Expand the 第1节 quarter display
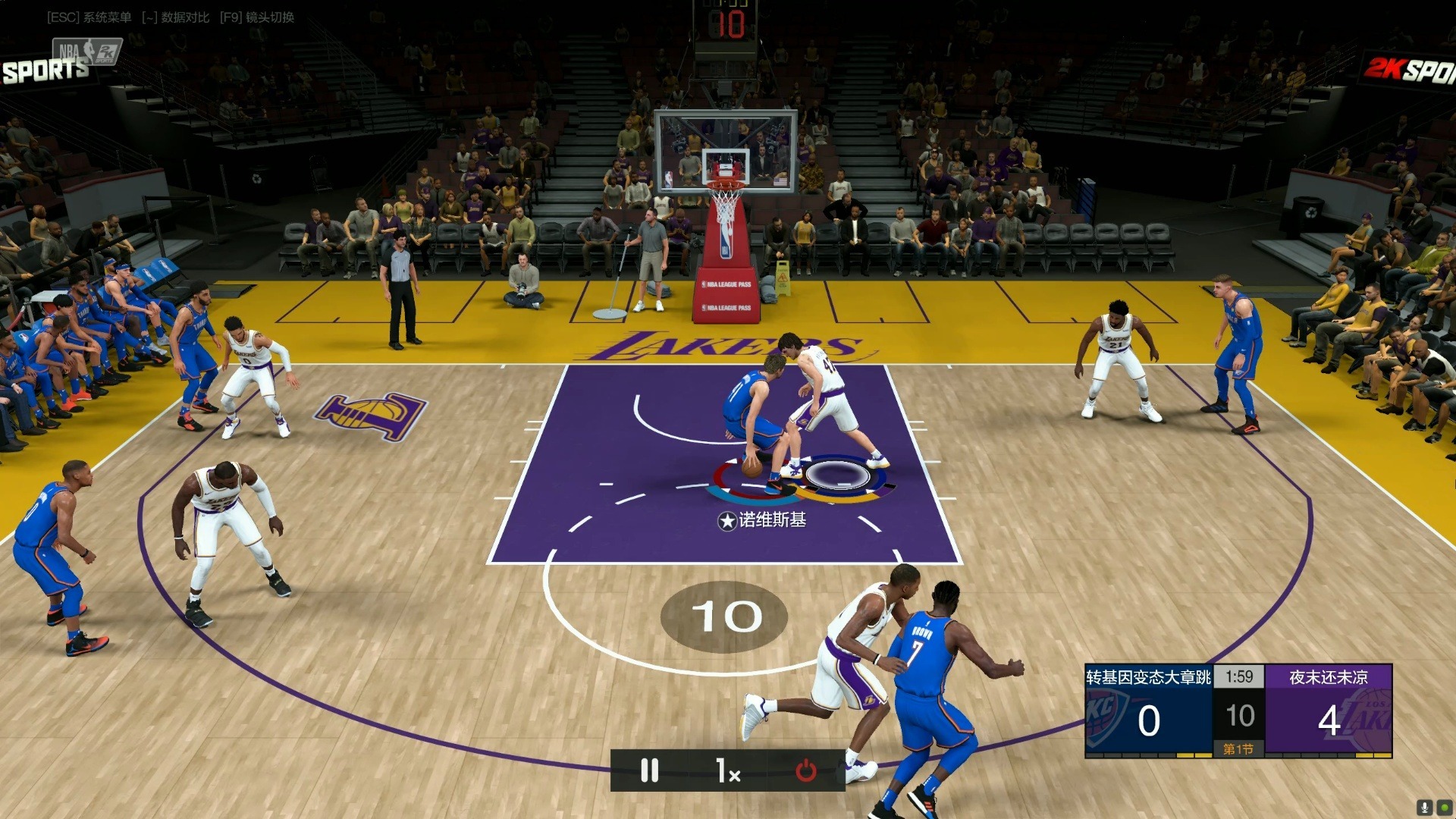This screenshot has height=819, width=1456. (x=1239, y=747)
